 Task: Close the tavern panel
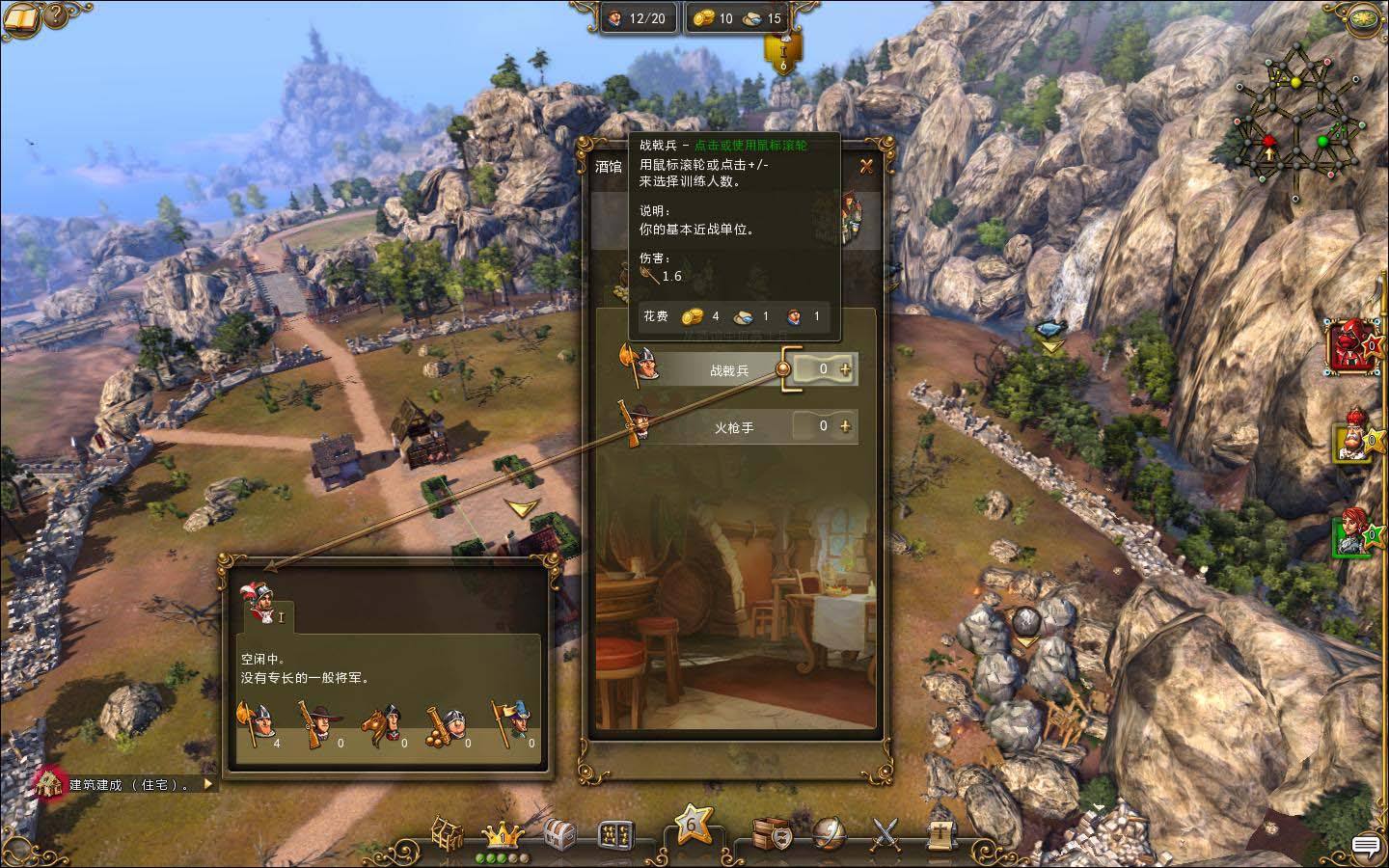tap(866, 166)
